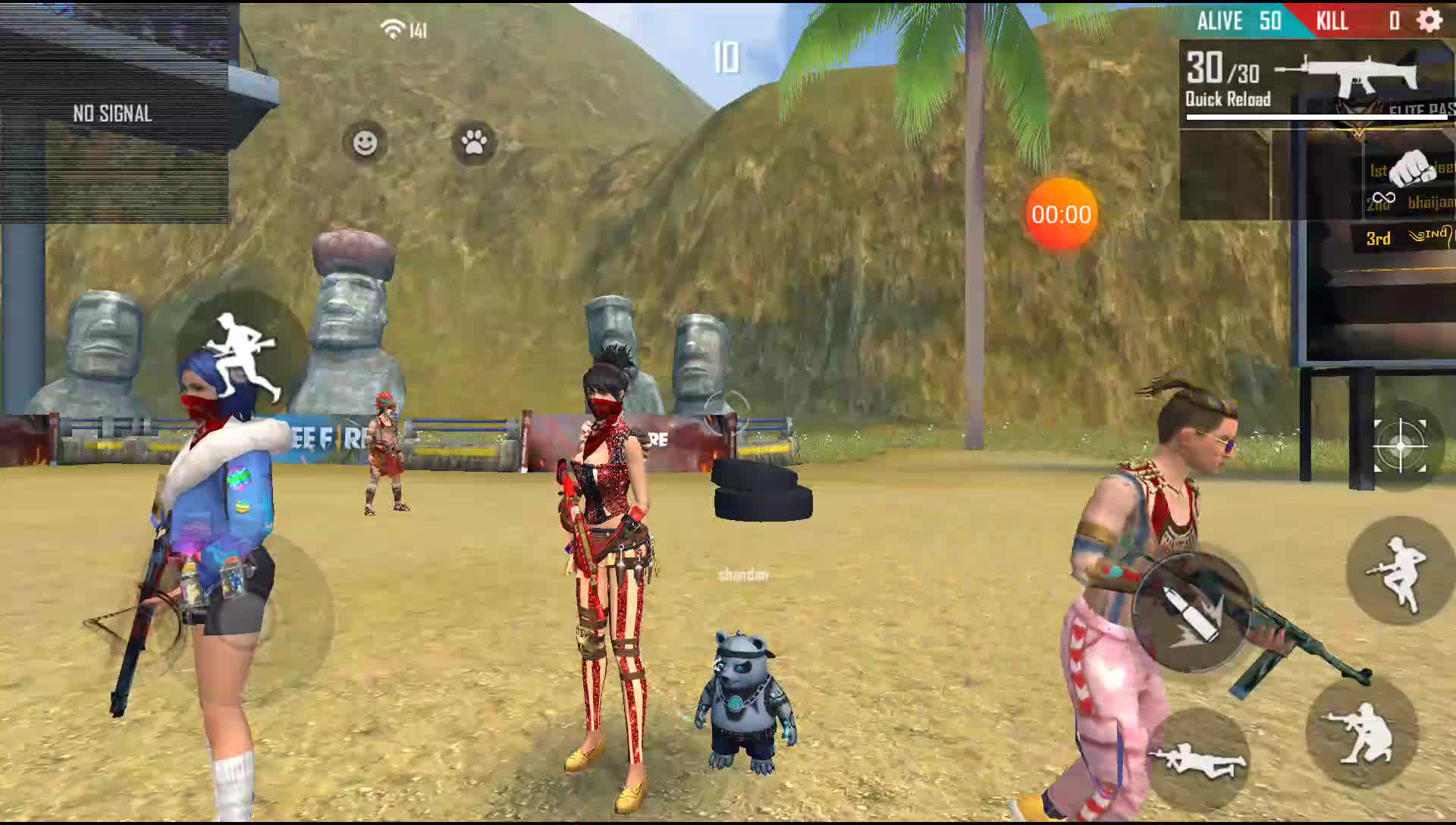The height and width of the screenshot is (825, 1456).
Task: Open the pet paw menu
Action: 474,143
